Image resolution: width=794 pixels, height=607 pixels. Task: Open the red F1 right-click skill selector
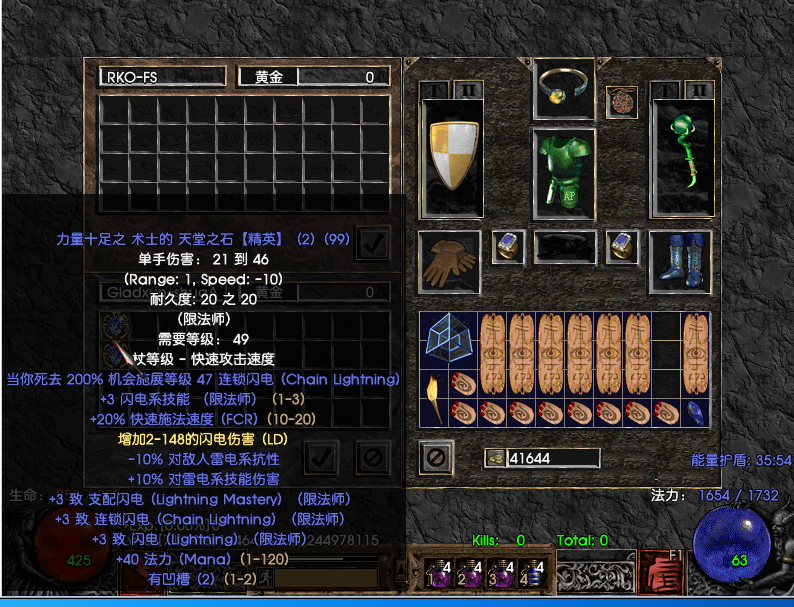tap(659, 572)
